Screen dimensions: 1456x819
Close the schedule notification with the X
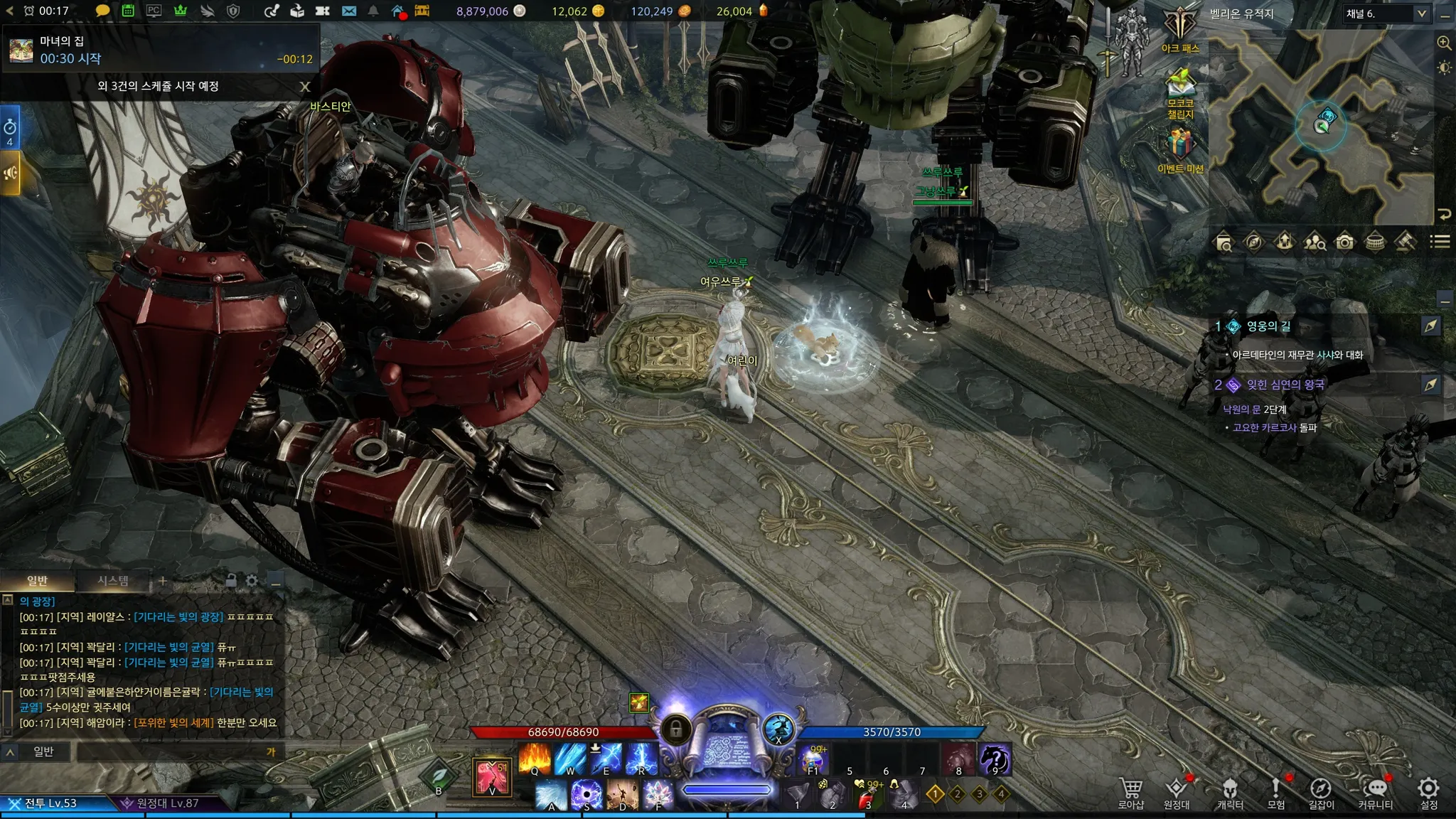pyautogui.click(x=305, y=87)
